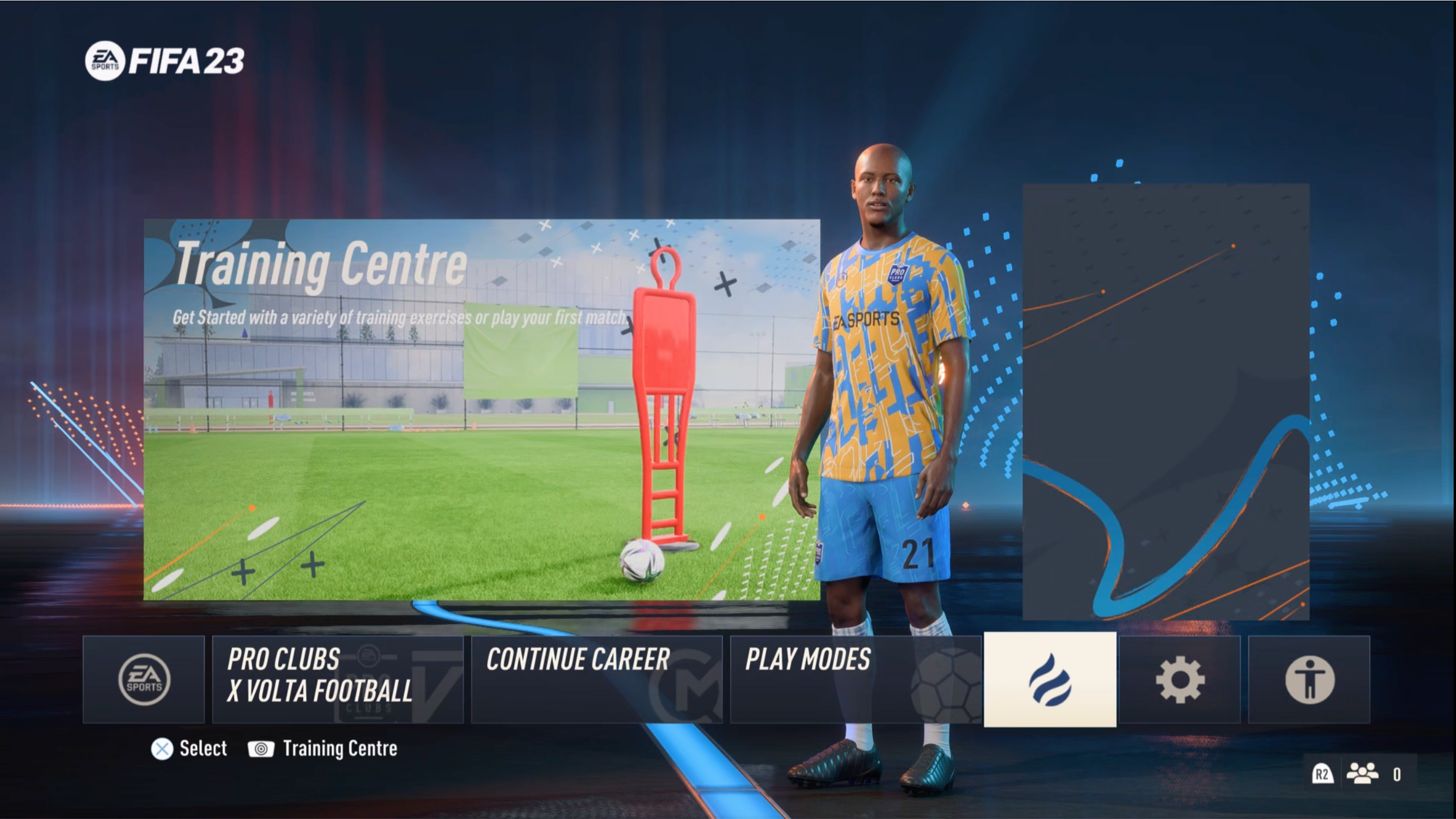Open the online friends list icon
Image resolution: width=1456 pixels, height=819 pixels.
[x=1362, y=774]
